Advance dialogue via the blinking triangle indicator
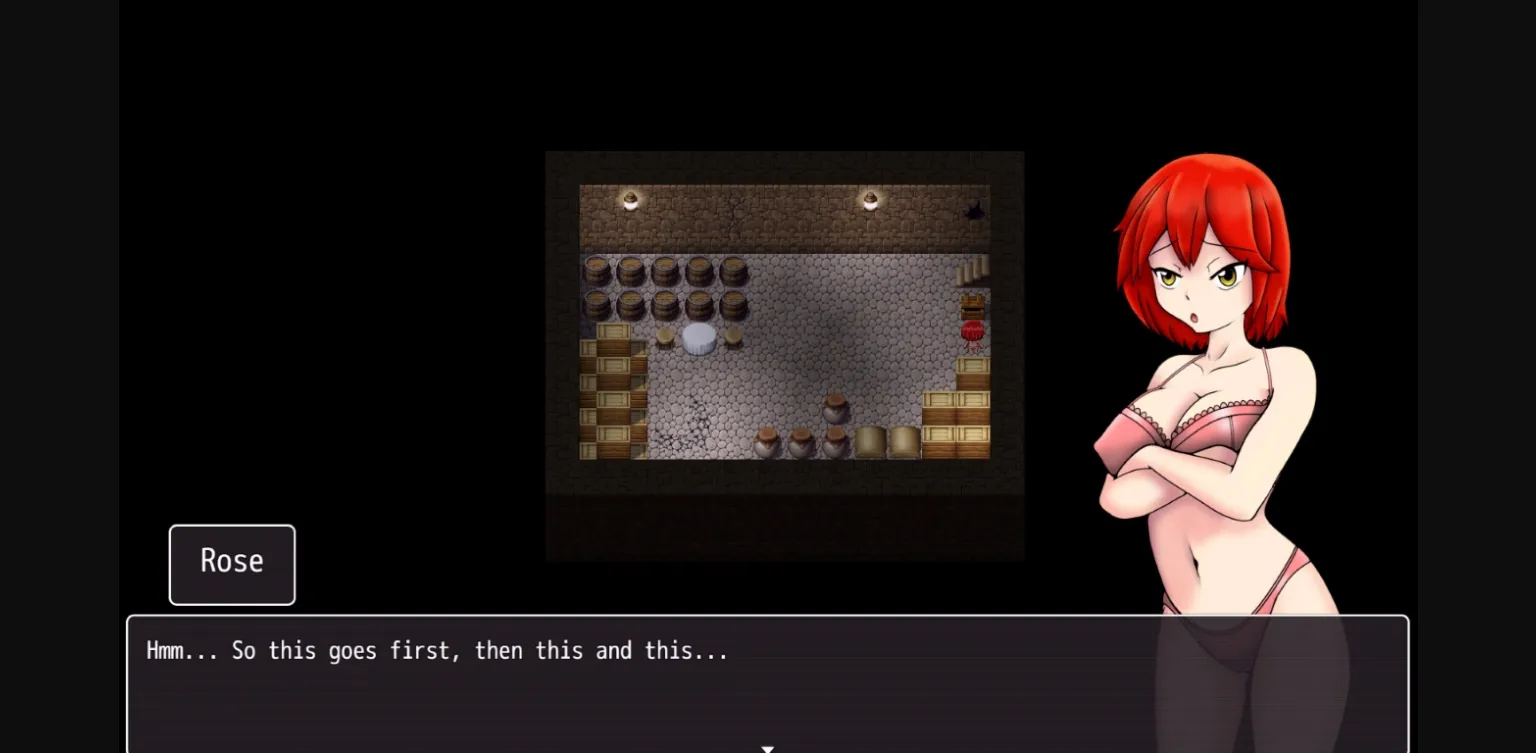 767,748
